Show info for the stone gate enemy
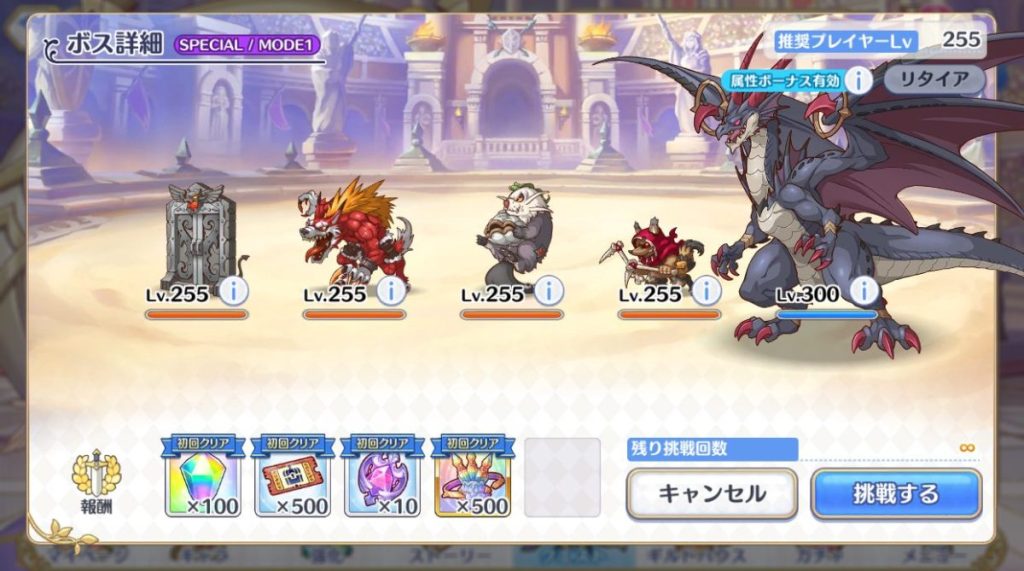Viewport: 1024px width, 571px height. [x=233, y=291]
